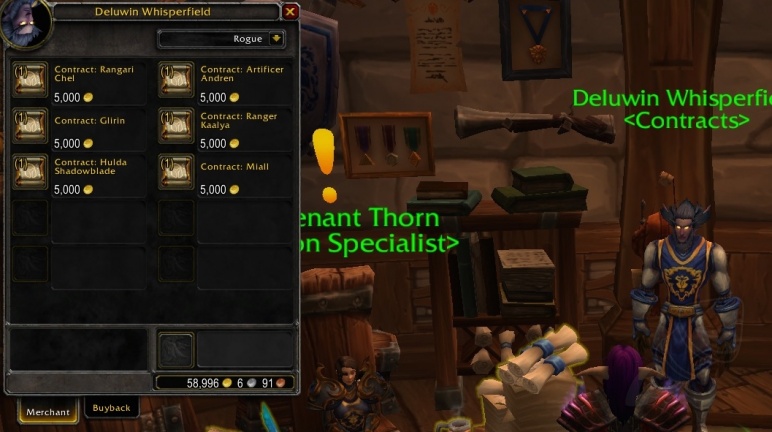
Task: Buy Contract: Rangari Chel
Action: click(x=30, y=80)
